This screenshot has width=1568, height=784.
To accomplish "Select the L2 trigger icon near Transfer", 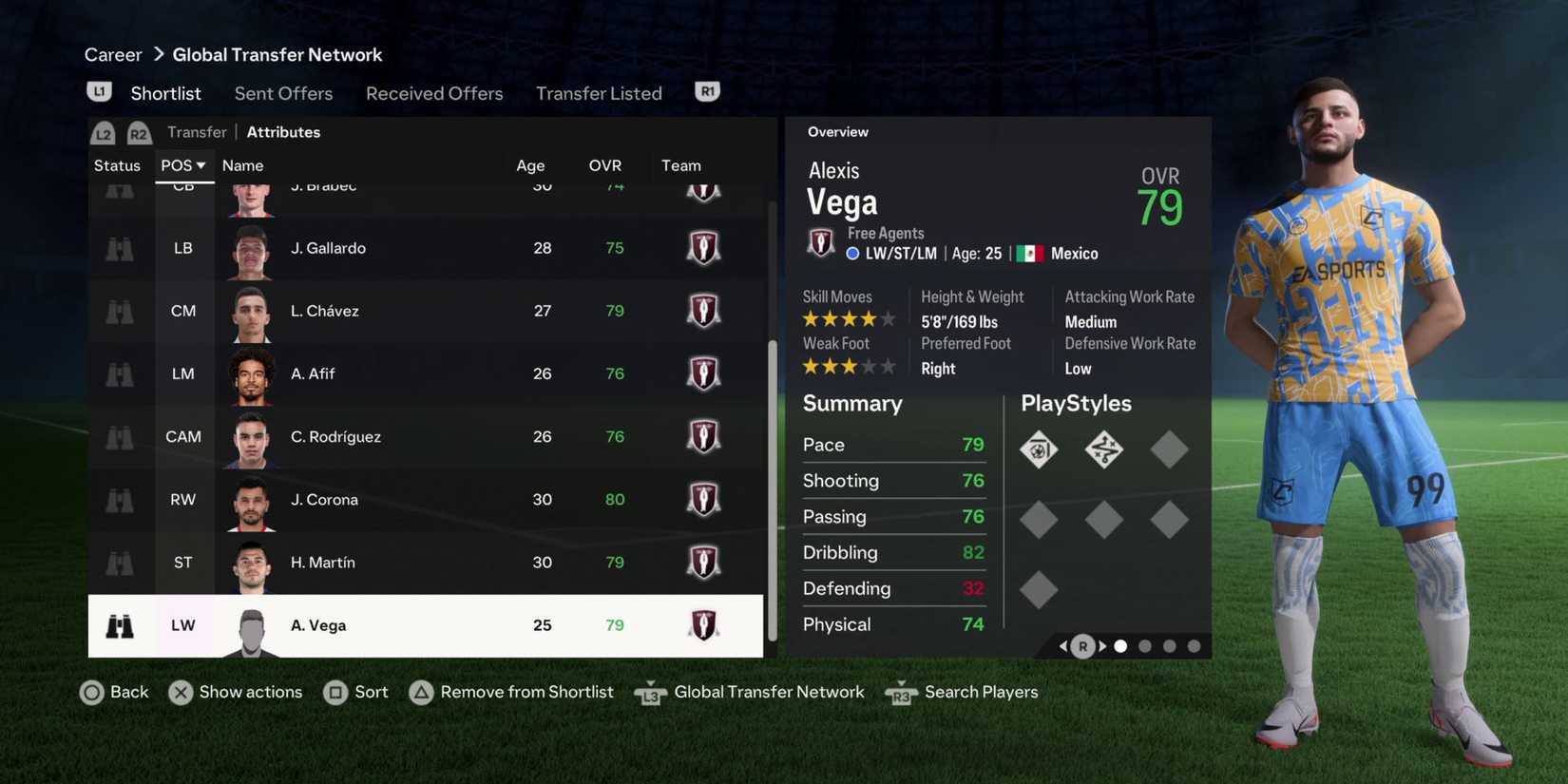I will (103, 133).
